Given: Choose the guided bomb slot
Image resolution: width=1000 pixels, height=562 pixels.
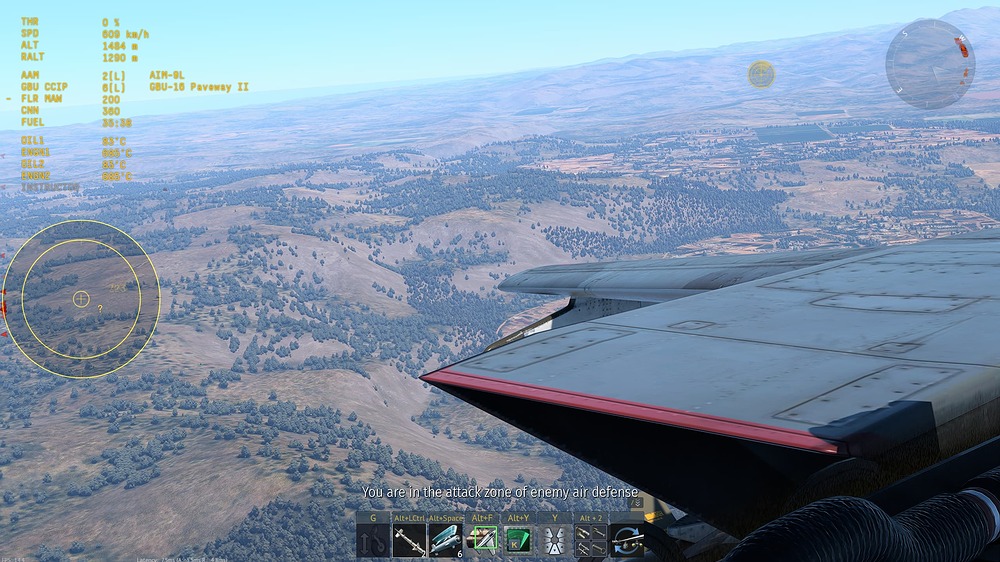Looking at the screenshot, I should 446,541.
